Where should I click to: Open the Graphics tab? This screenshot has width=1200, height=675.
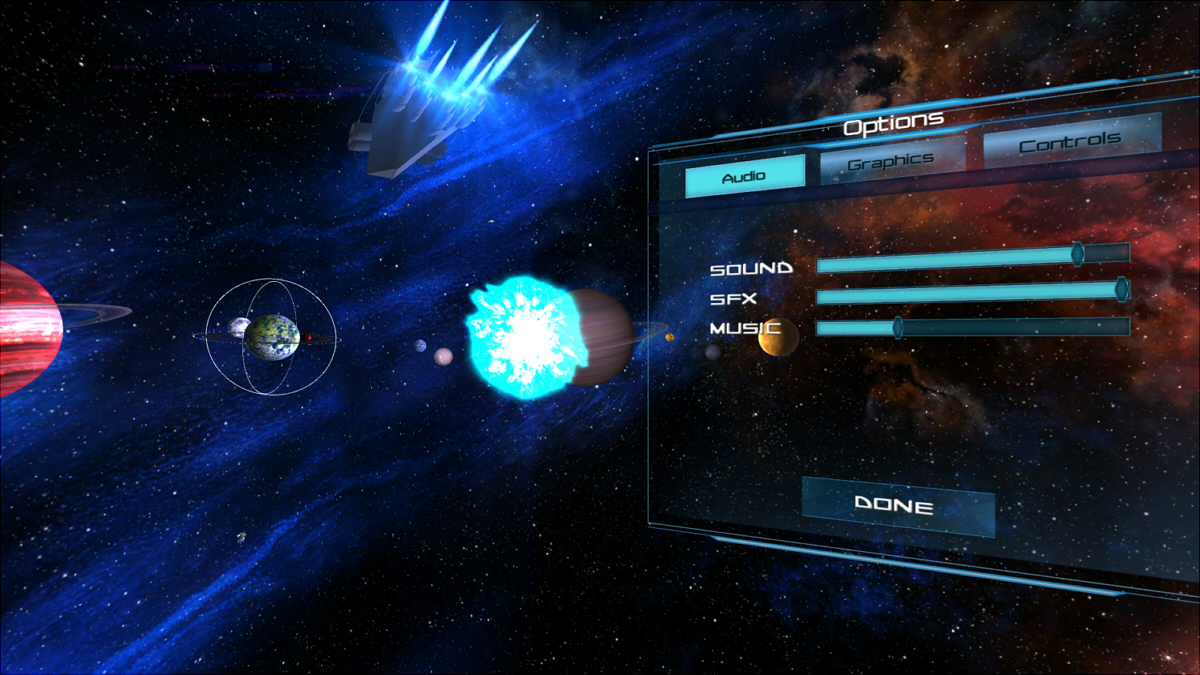click(891, 160)
